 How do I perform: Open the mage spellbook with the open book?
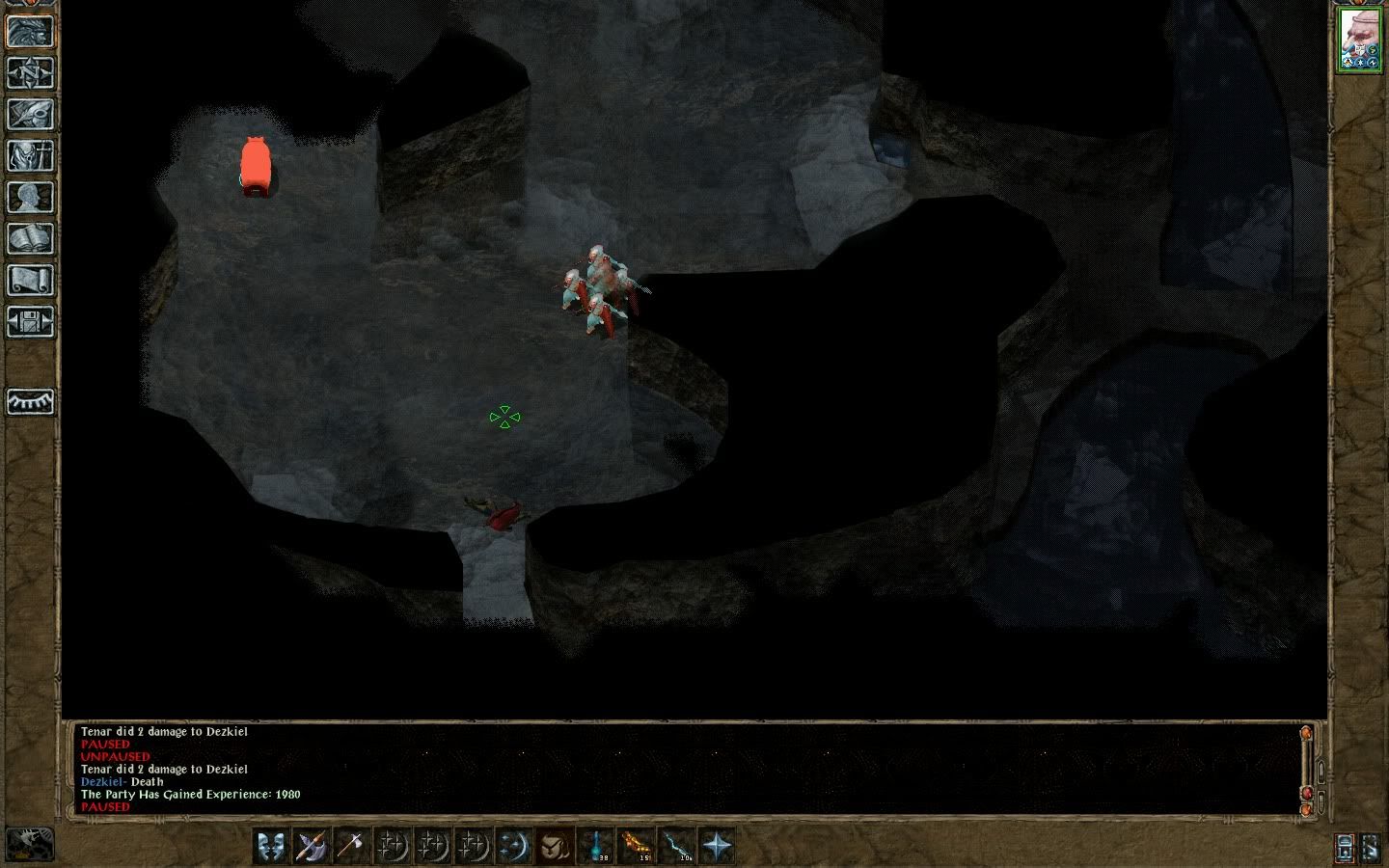[x=30, y=239]
